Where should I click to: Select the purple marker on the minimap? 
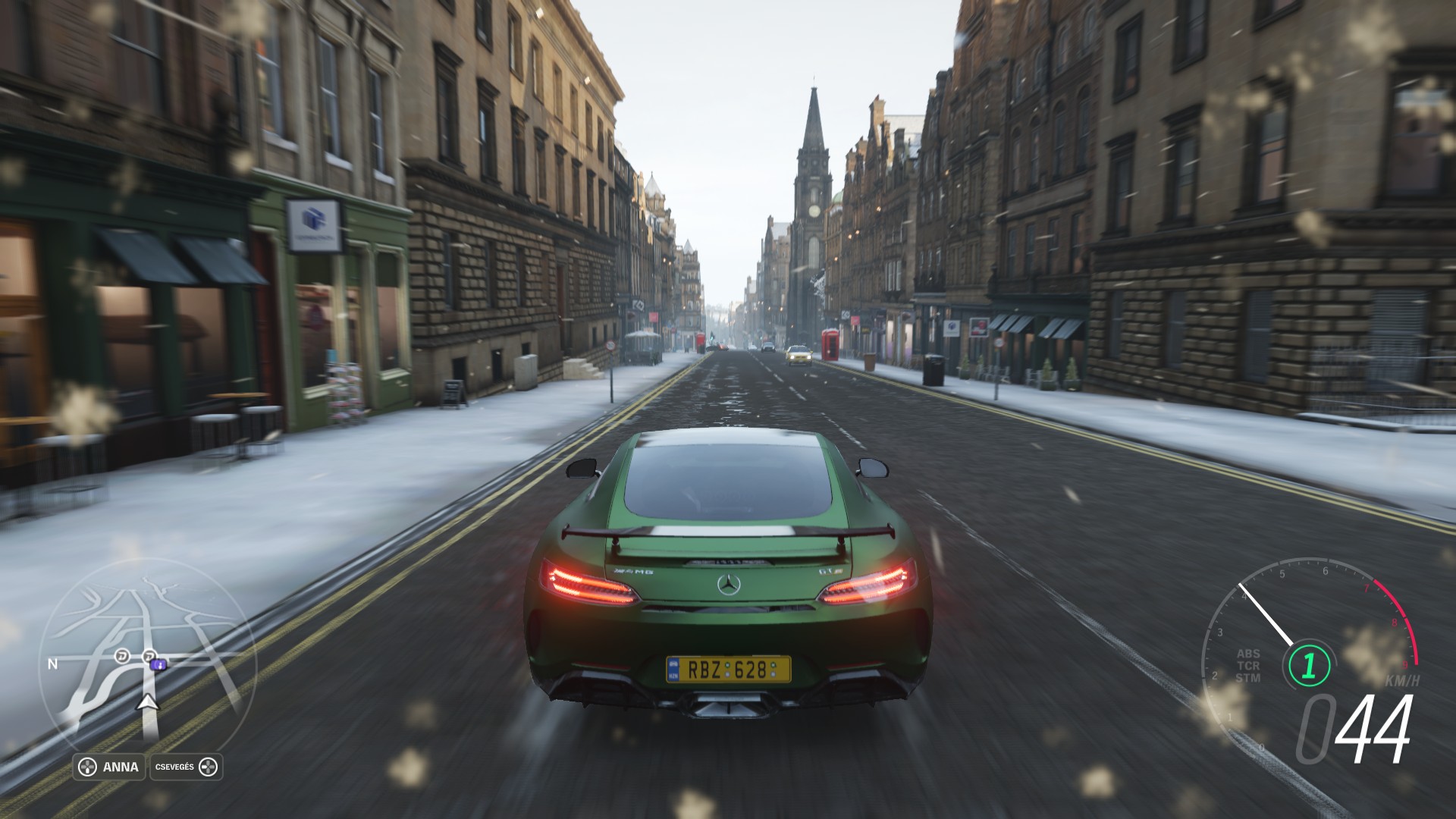pos(158,665)
